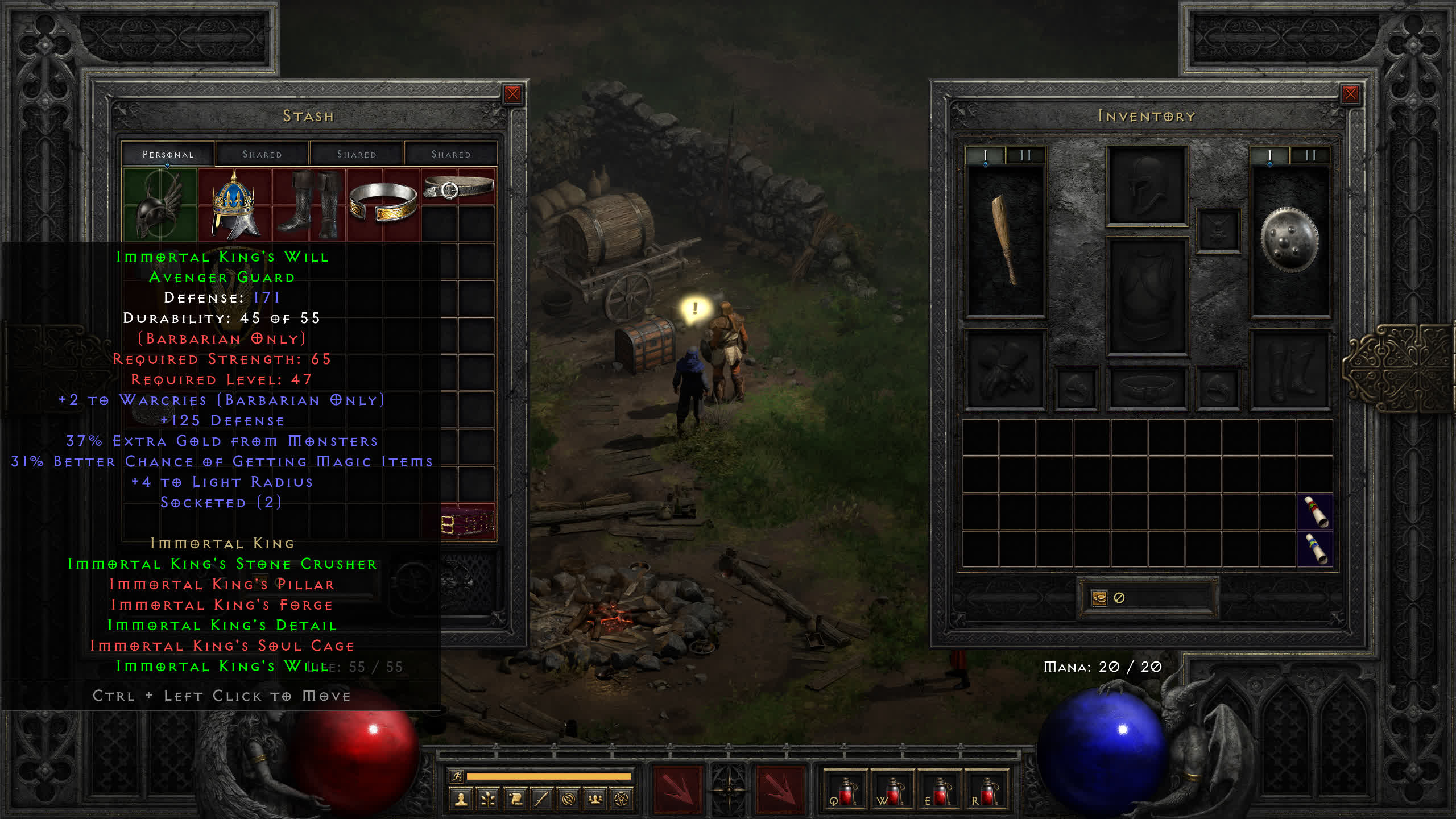Open the quest log scroll icon
The height and width of the screenshot is (819, 1456).
(x=515, y=800)
